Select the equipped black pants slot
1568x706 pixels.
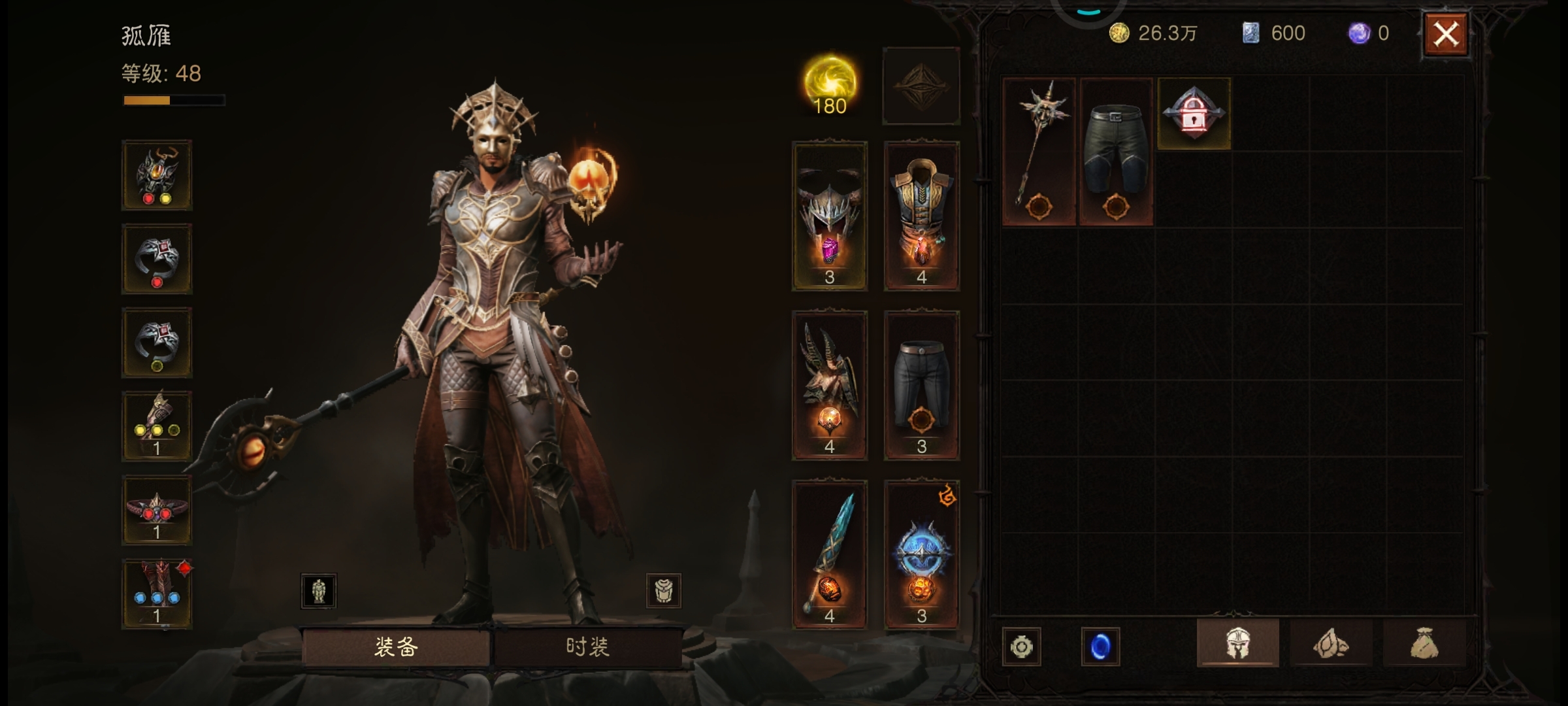tap(921, 386)
